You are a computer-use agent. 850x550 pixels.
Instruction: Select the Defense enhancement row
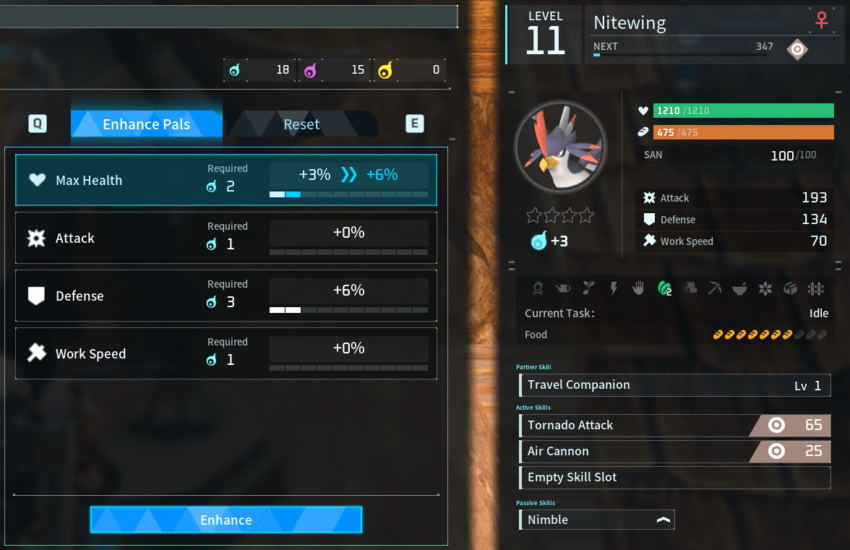coord(226,296)
